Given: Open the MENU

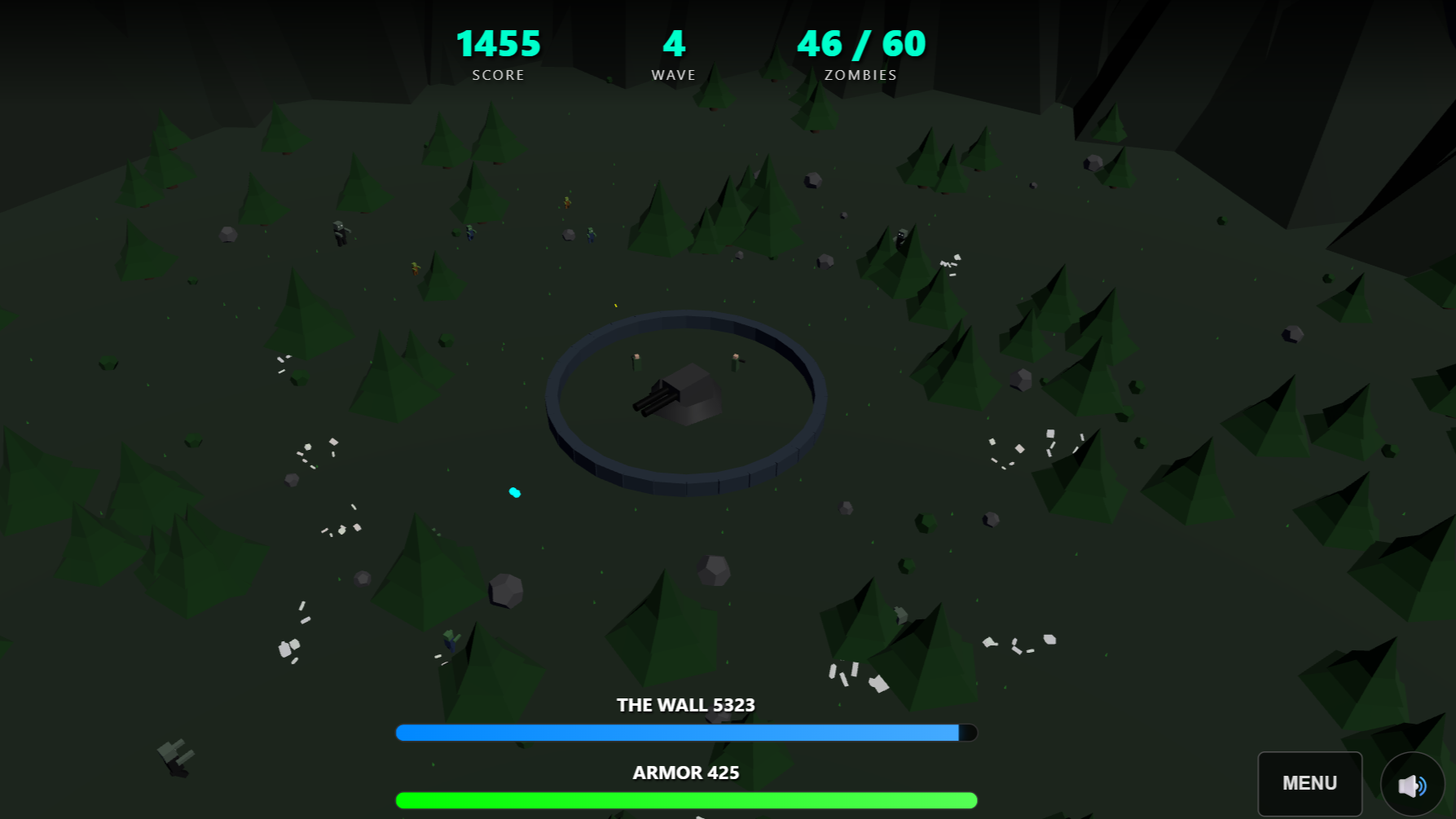Looking at the screenshot, I should pos(1309,783).
